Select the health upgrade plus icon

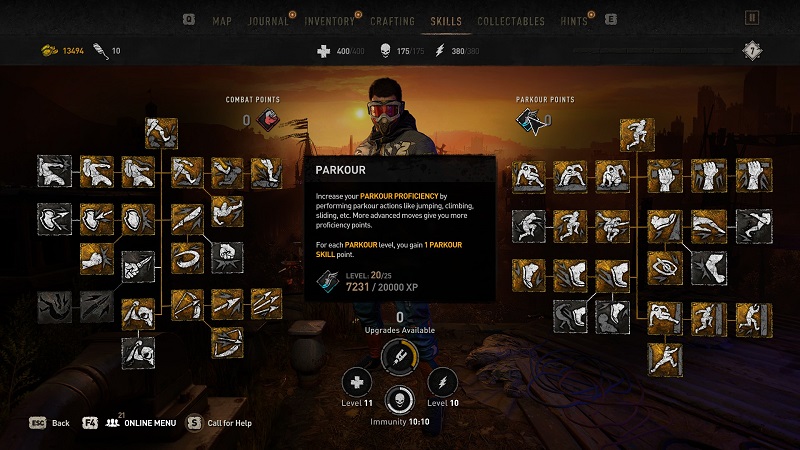coord(357,381)
